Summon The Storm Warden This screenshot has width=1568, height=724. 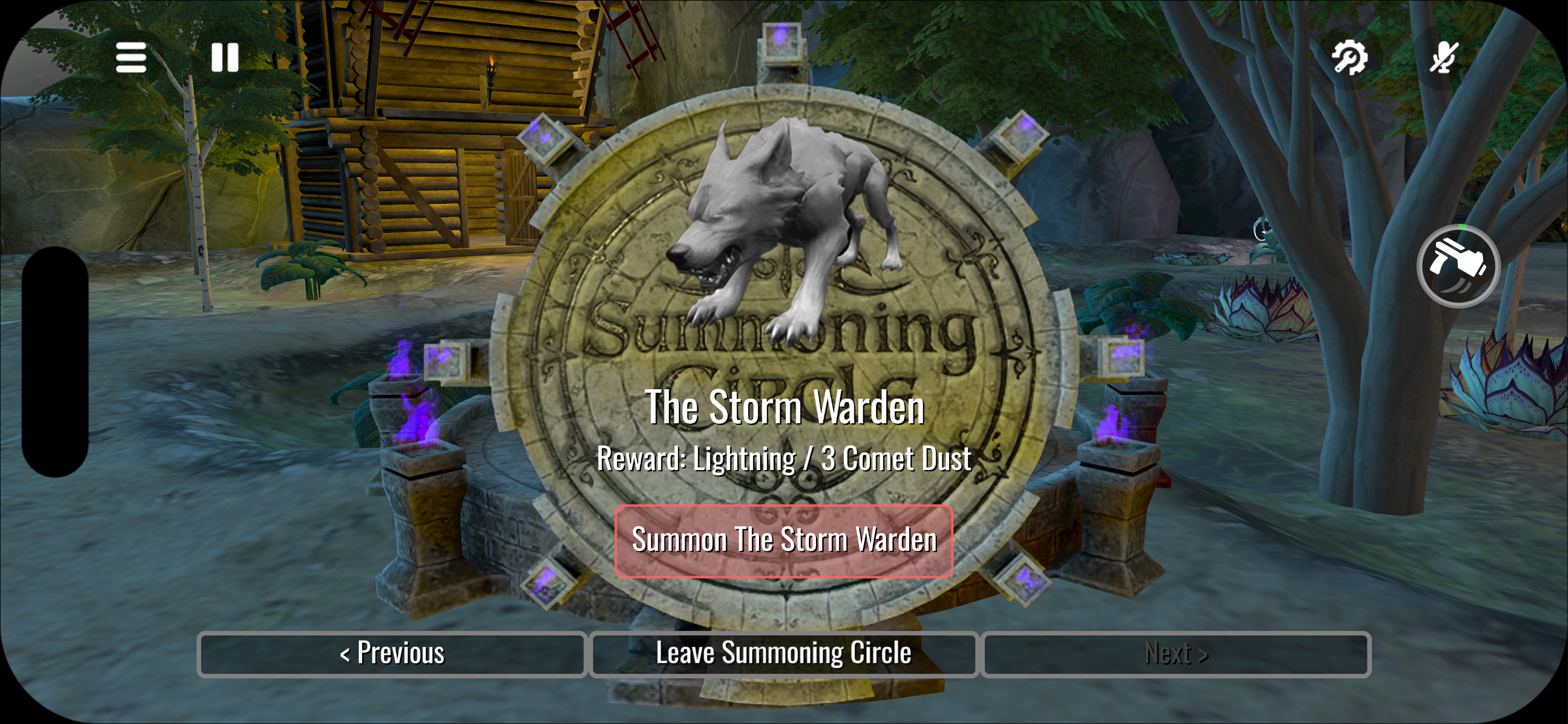(x=784, y=540)
